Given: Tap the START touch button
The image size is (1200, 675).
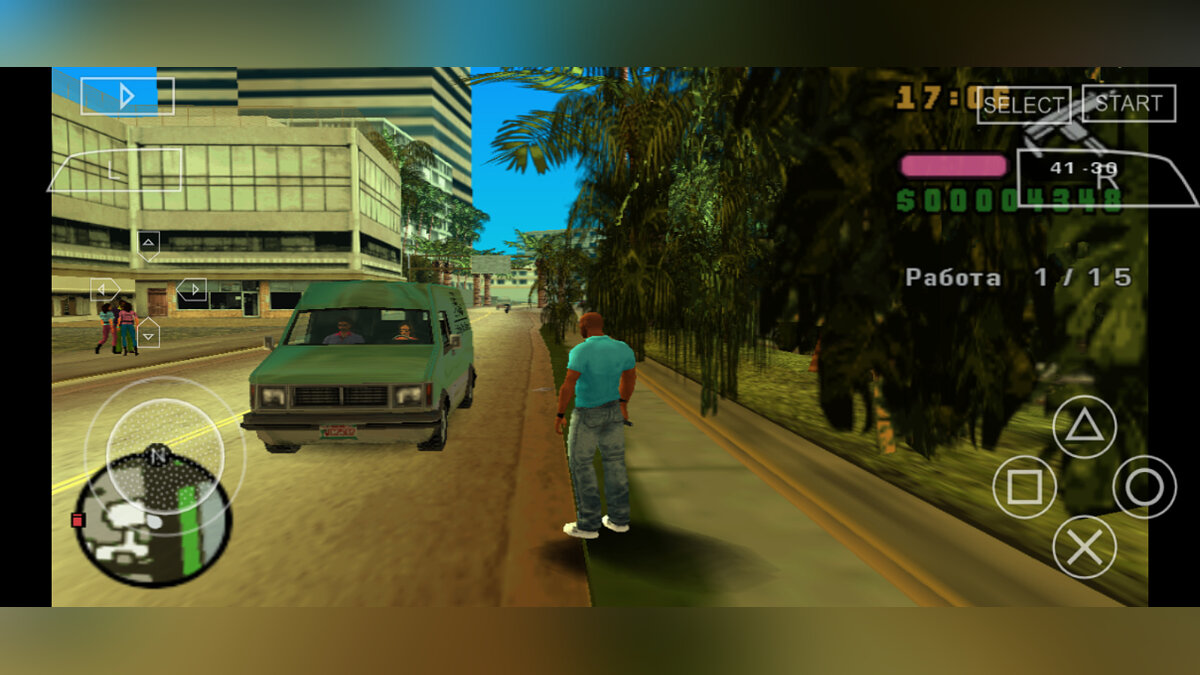Looking at the screenshot, I should click(x=1128, y=103).
